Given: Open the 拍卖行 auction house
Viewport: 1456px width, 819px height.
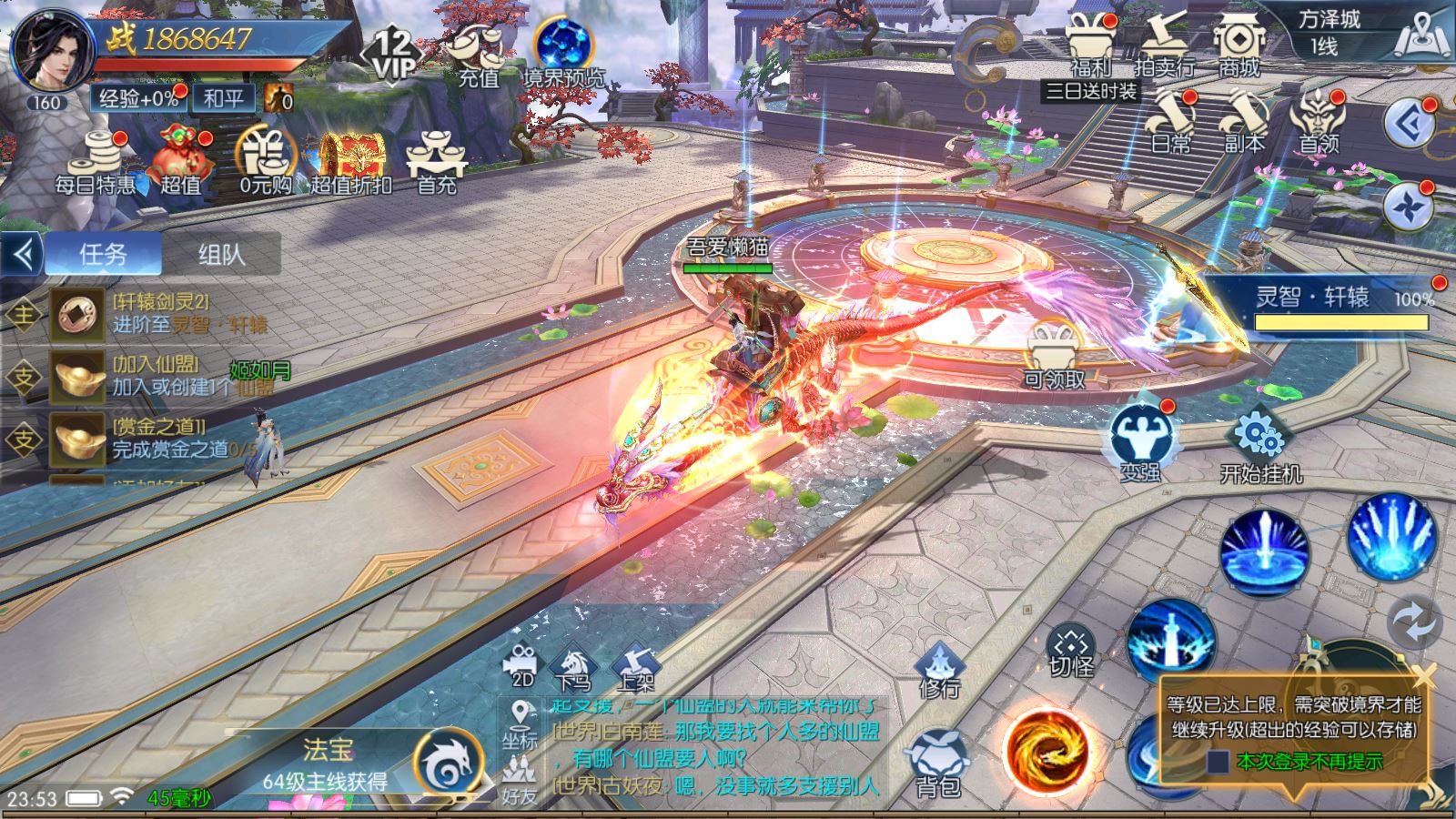Looking at the screenshot, I should click(1164, 47).
